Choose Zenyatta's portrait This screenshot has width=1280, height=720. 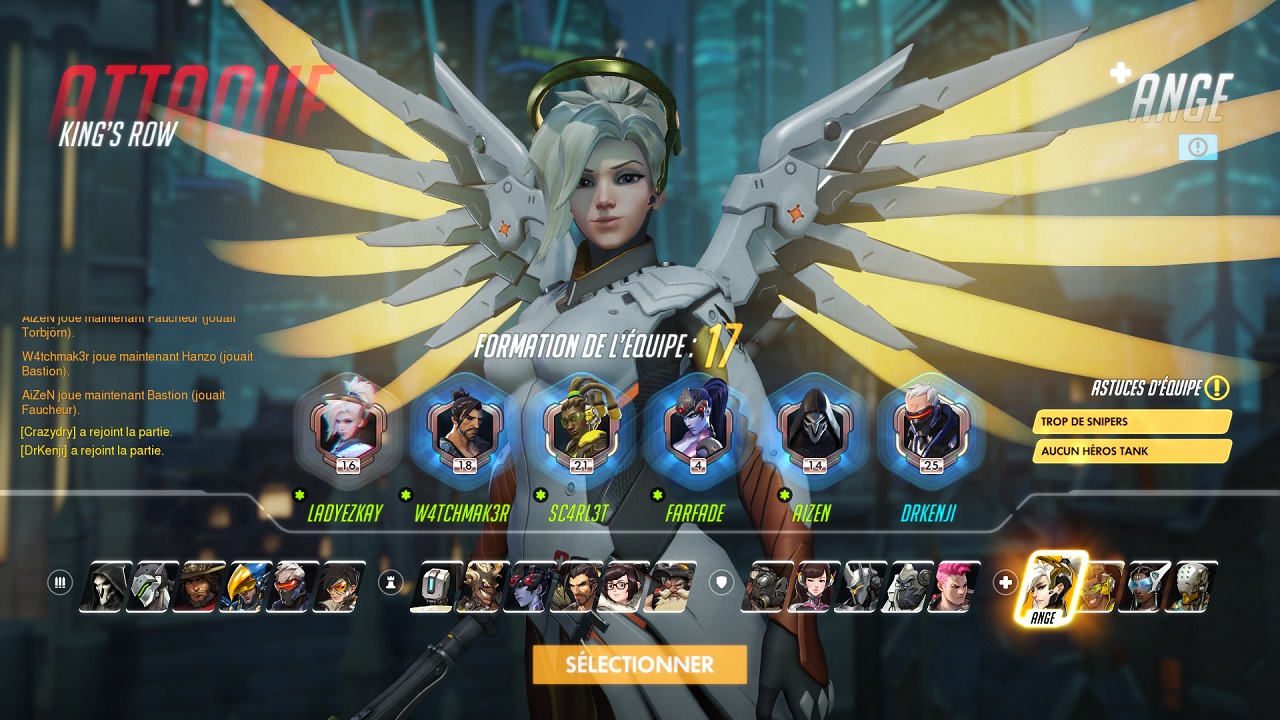pos(1191,587)
